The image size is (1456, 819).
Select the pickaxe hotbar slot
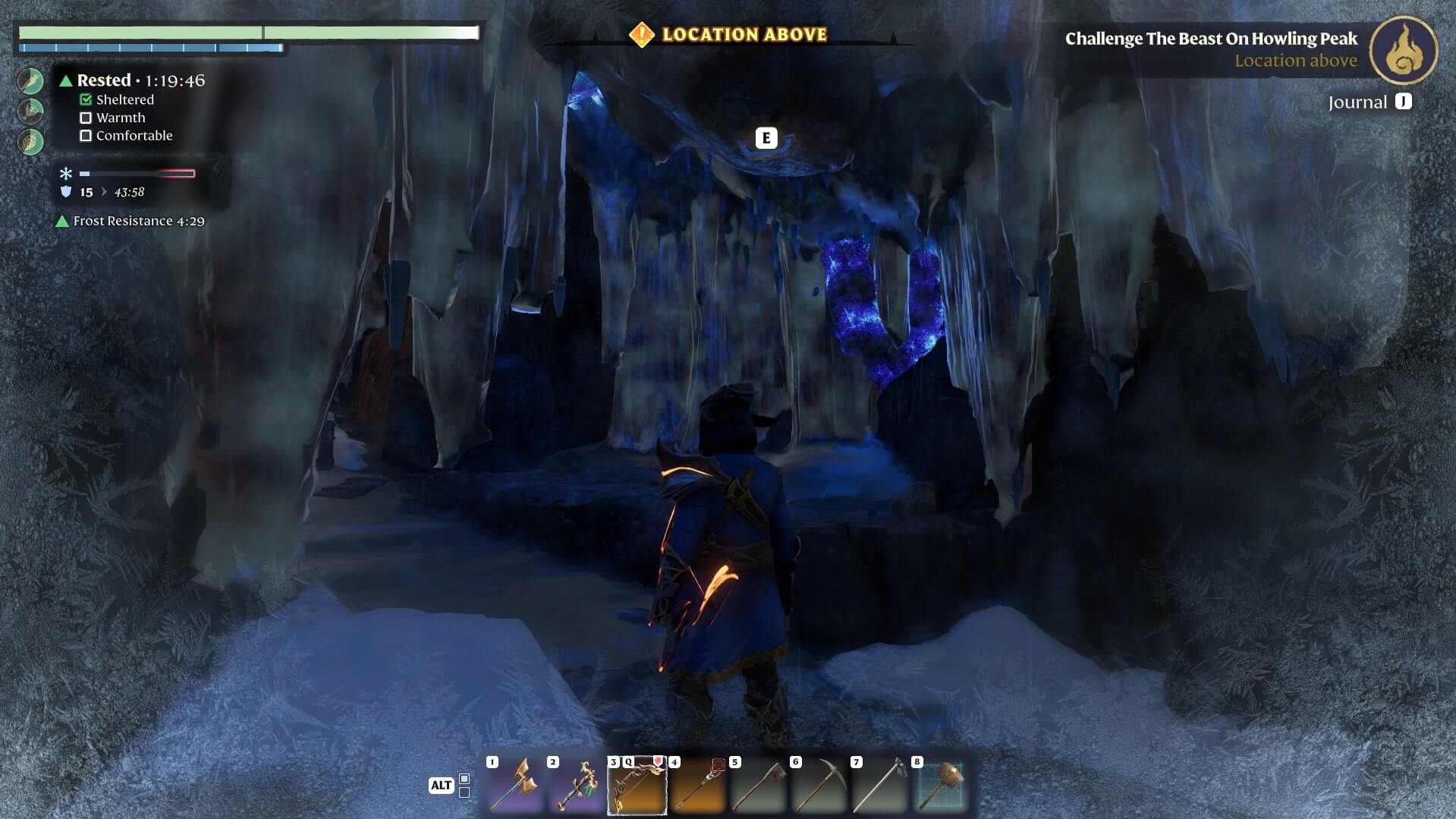(819, 786)
